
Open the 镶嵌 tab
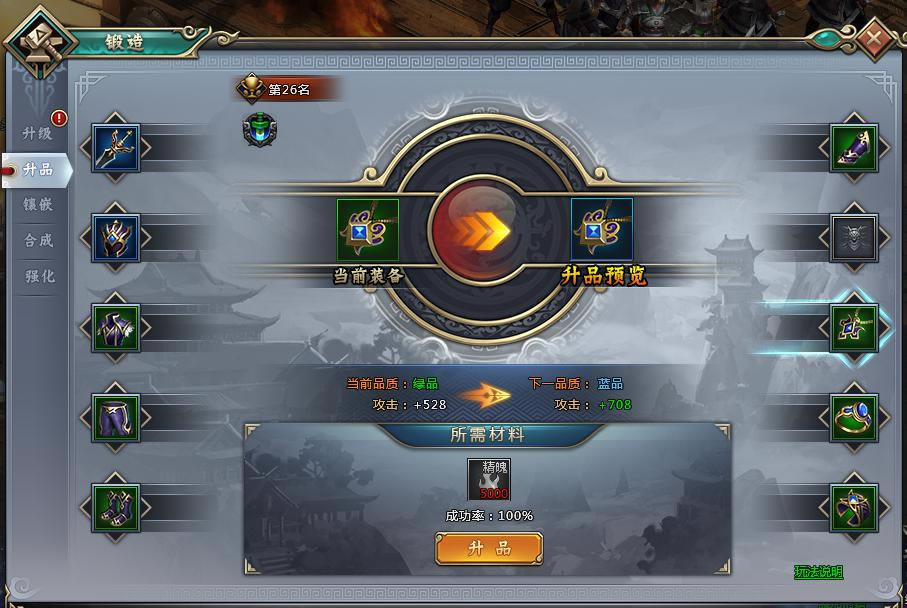(x=38, y=205)
